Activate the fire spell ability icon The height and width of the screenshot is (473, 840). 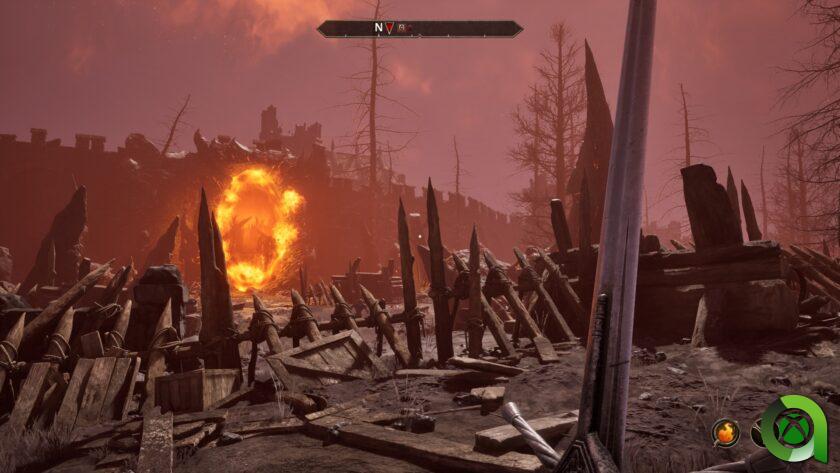coord(725,433)
